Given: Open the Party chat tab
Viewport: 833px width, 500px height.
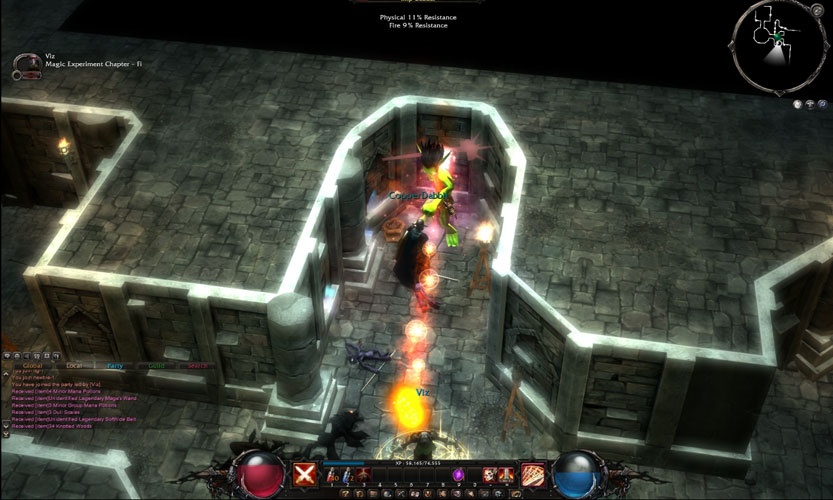Looking at the screenshot, I should tap(115, 365).
